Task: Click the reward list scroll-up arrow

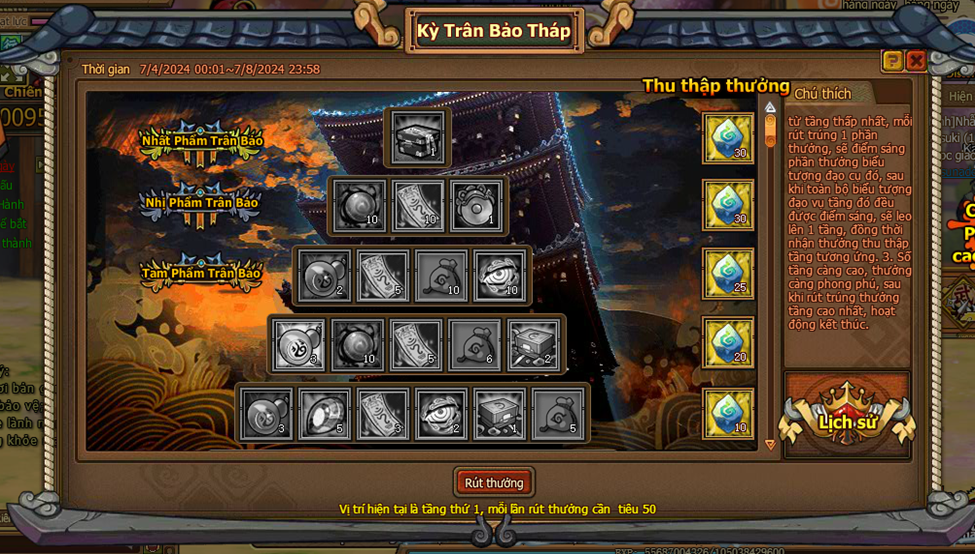Action: pyautogui.click(x=770, y=107)
